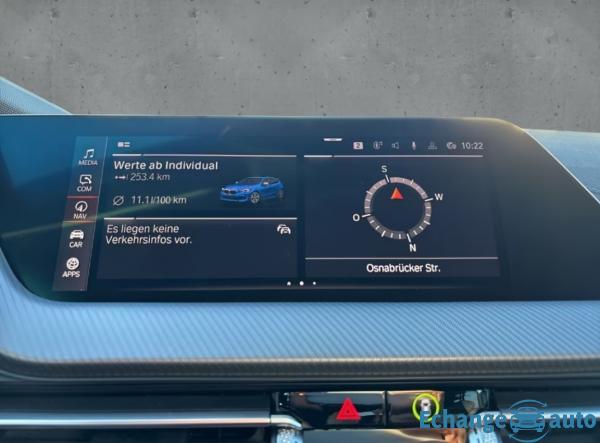This screenshot has height=443, width=600.
Task: Select the Osnabrücker Str. street label
Action: (x=403, y=268)
